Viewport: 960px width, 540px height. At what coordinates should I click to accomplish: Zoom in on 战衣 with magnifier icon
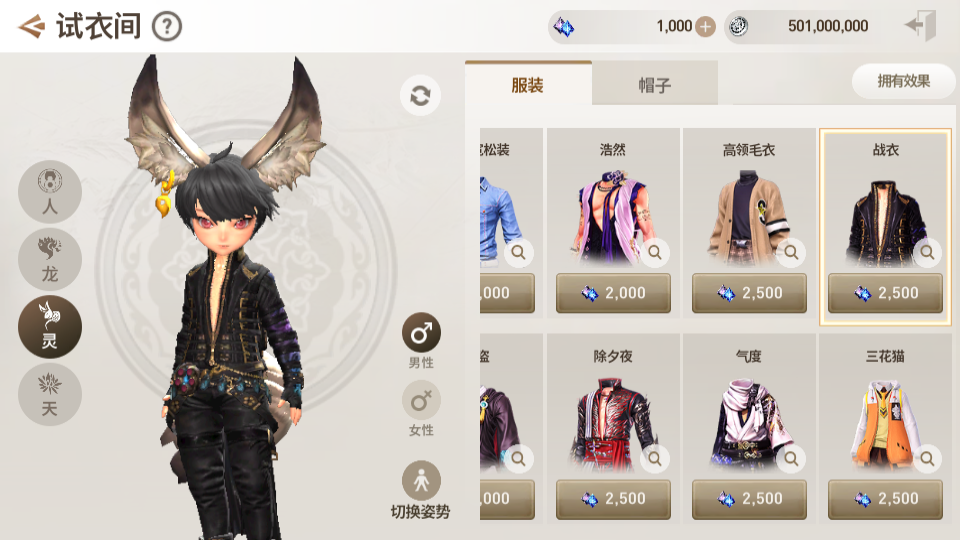click(x=927, y=253)
